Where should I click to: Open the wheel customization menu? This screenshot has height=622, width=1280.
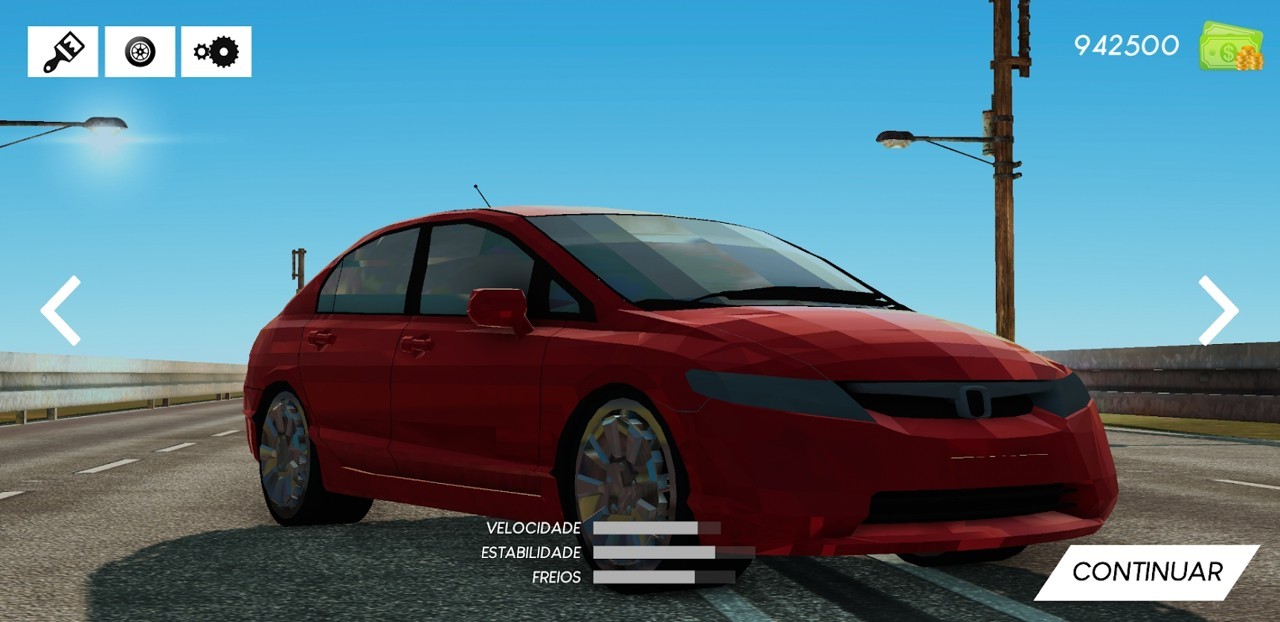click(x=140, y=52)
